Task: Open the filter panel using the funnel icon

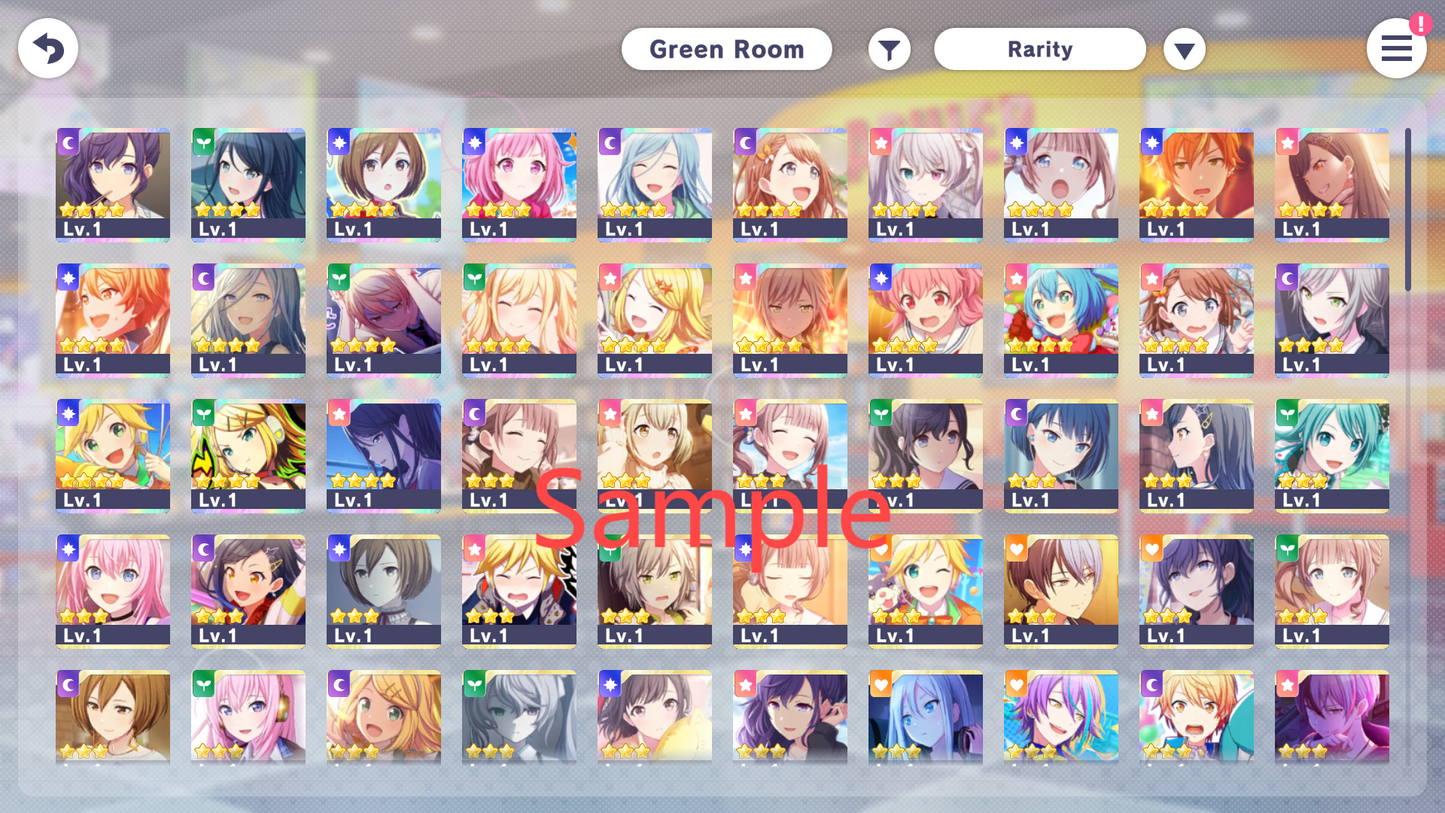Action: tap(889, 48)
